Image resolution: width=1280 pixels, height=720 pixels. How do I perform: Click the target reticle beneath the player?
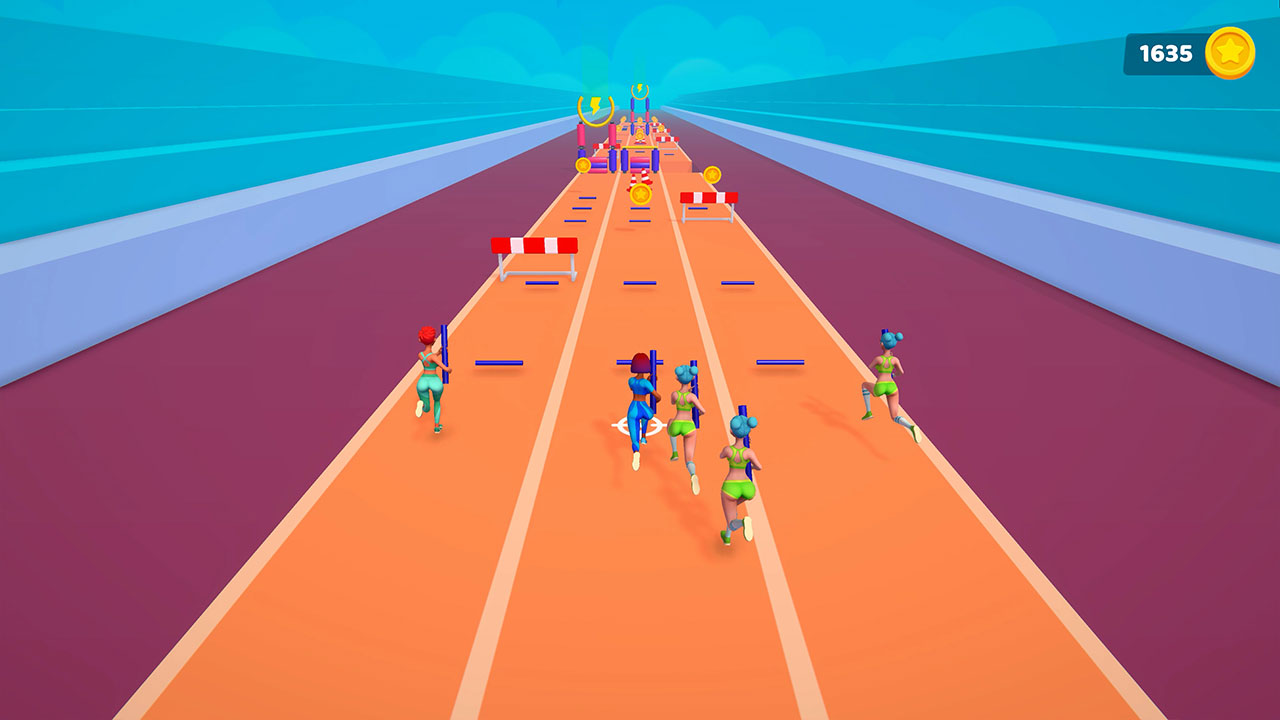tap(638, 424)
